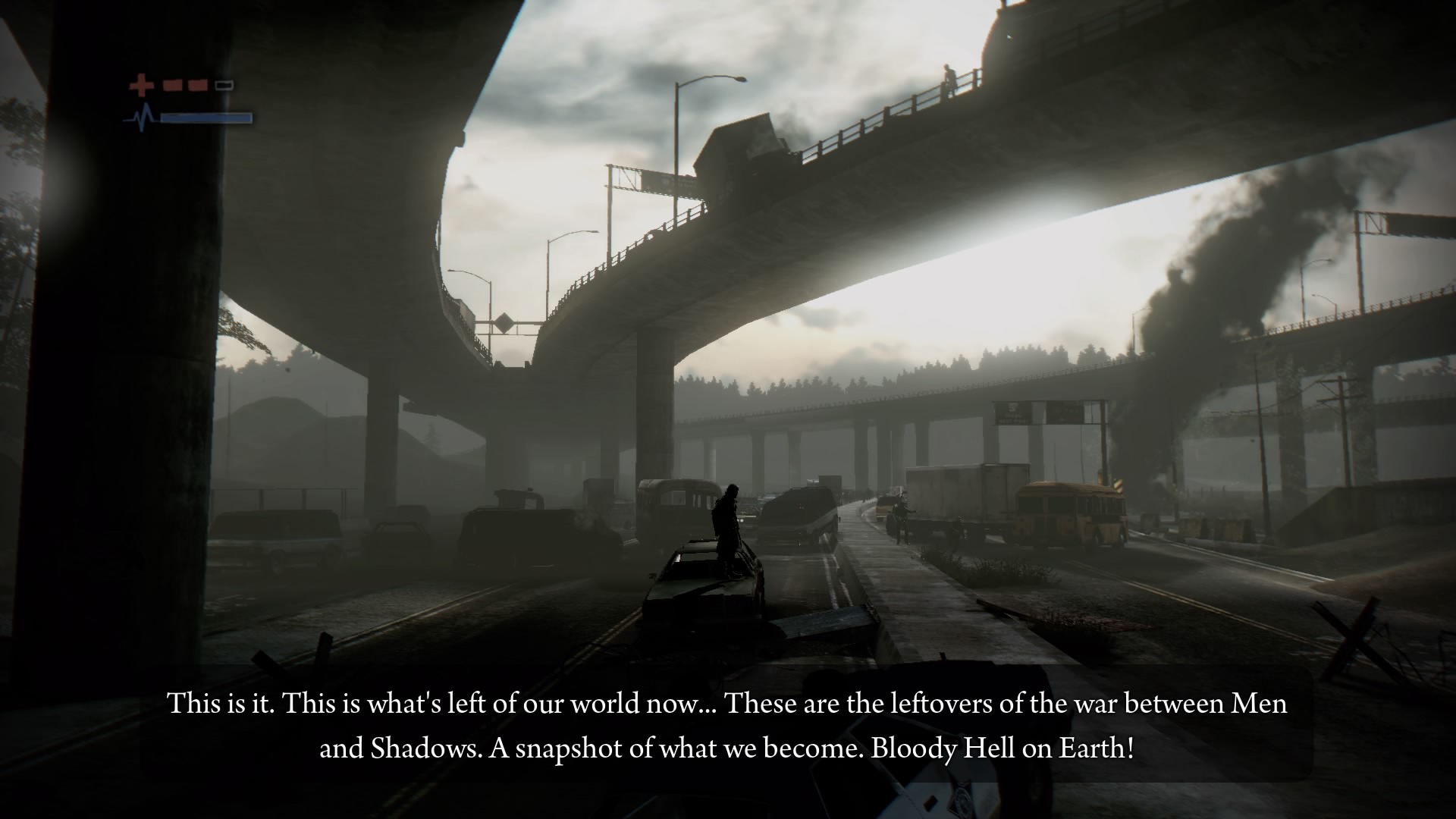Viewport: 1456px width, 819px height.
Task: Select the heartbeat pulse stamina icon
Action: (x=141, y=116)
